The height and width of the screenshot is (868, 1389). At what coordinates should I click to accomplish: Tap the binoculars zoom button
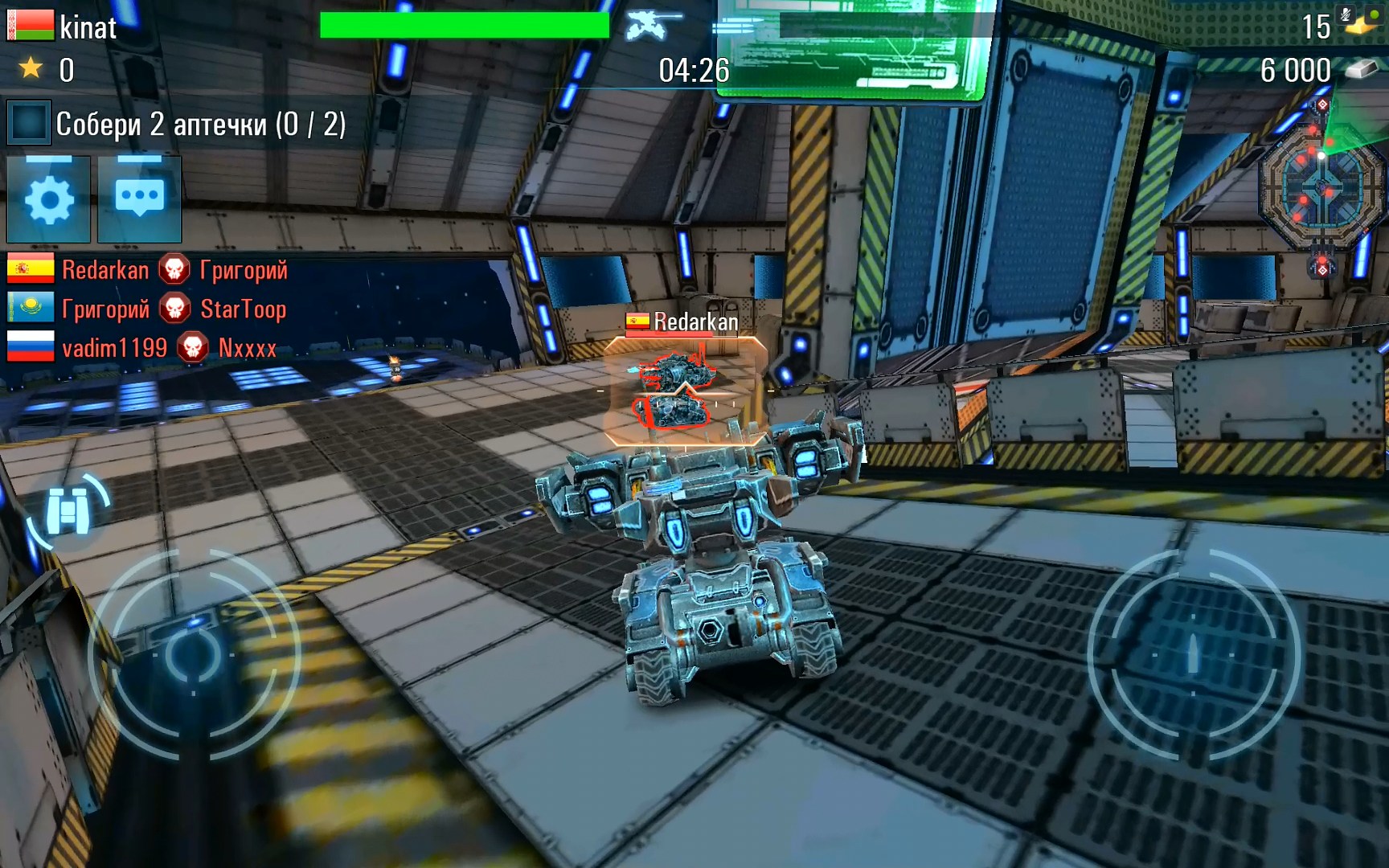coord(68,511)
